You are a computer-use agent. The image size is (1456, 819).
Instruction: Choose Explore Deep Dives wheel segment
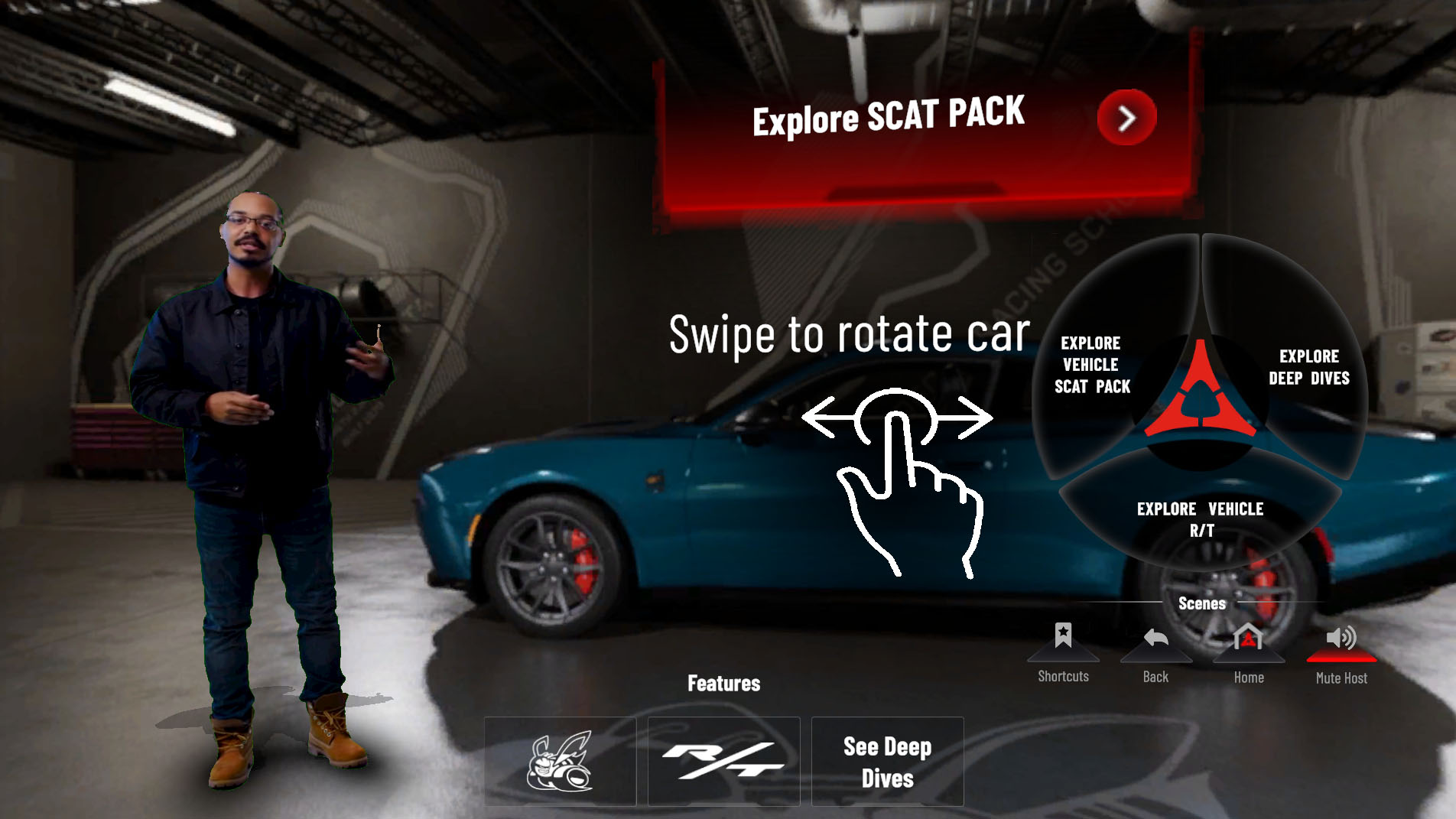pos(1308,367)
